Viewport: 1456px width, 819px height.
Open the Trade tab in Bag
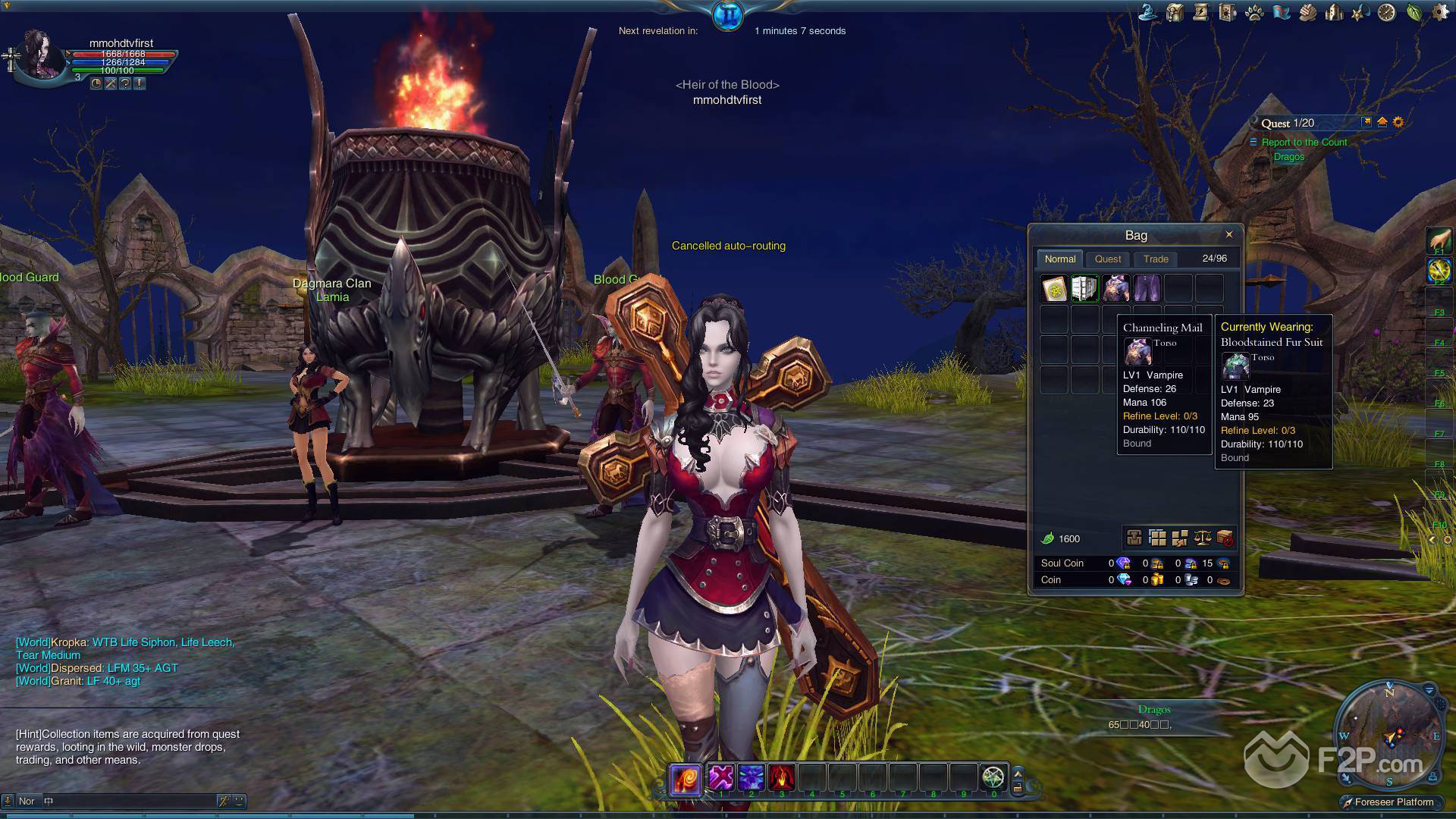pos(1156,259)
